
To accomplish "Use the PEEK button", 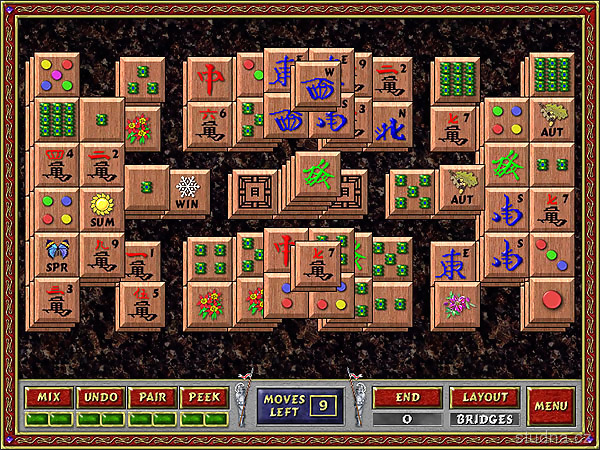I will pos(203,397).
